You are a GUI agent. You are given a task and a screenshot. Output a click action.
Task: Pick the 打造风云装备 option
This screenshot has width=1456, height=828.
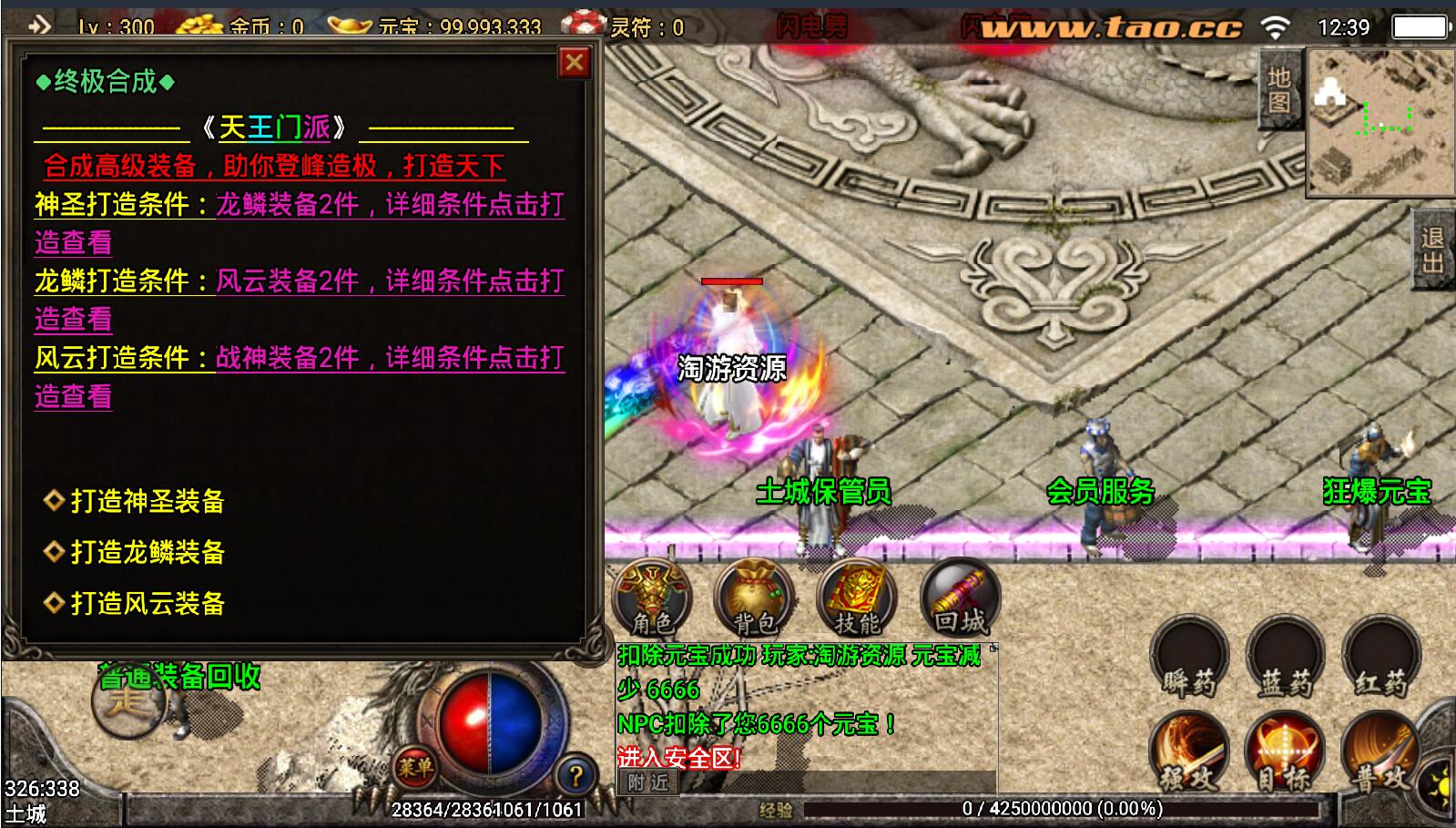click(x=146, y=603)
